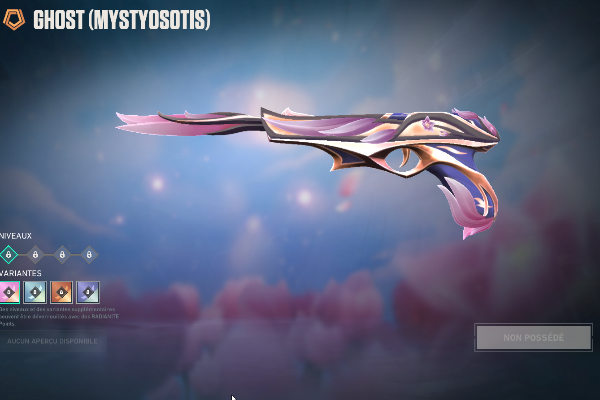Click the NON POSSÉDÉ button
Viewport: 600px width, 400px height.
(x=533, y=337)
